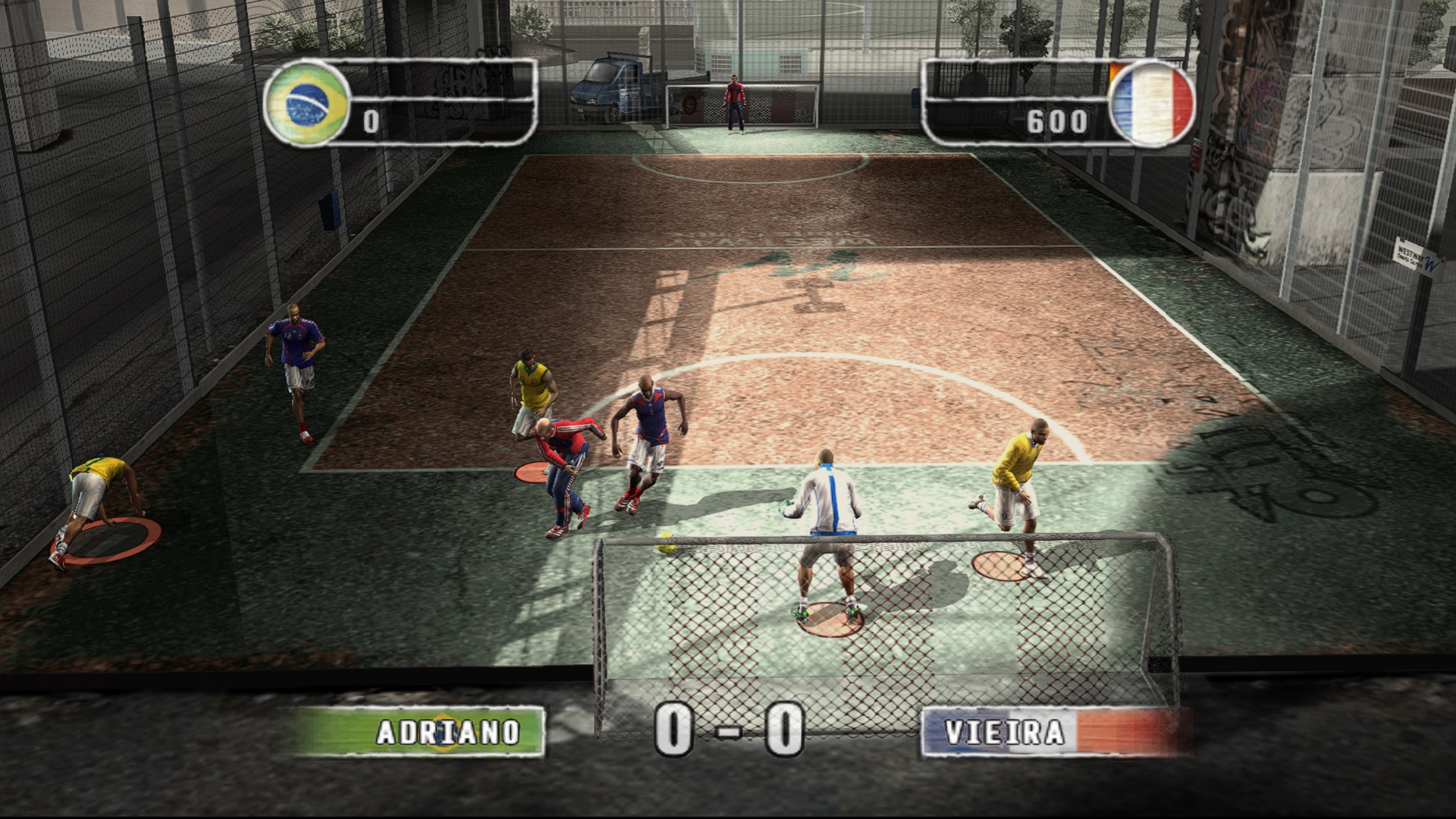Click the France flag team badge
The width and height of the screenshot is (1456, 819).
(1151, 104)
